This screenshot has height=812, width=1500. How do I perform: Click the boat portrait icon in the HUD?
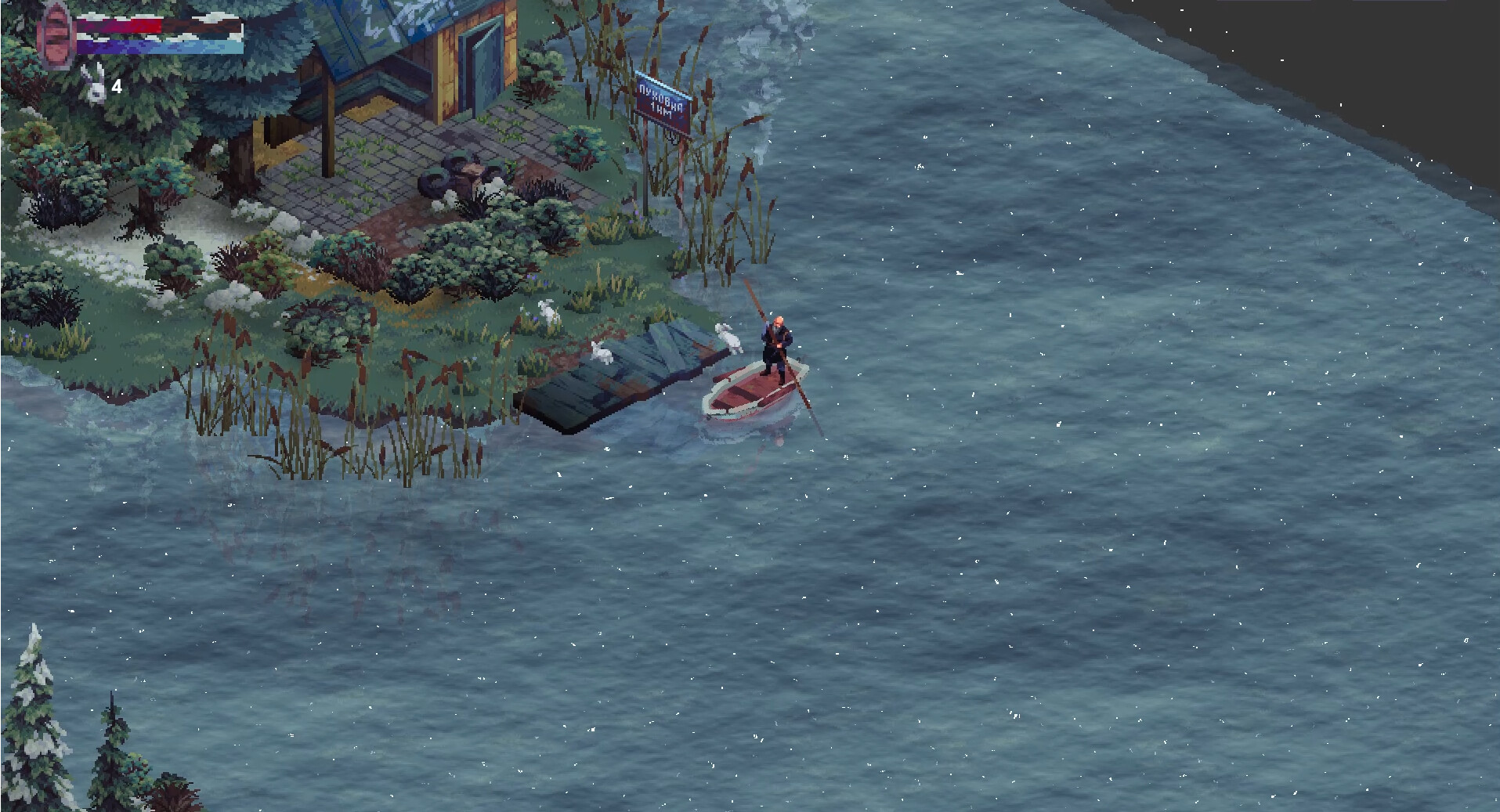coord(55,35)
